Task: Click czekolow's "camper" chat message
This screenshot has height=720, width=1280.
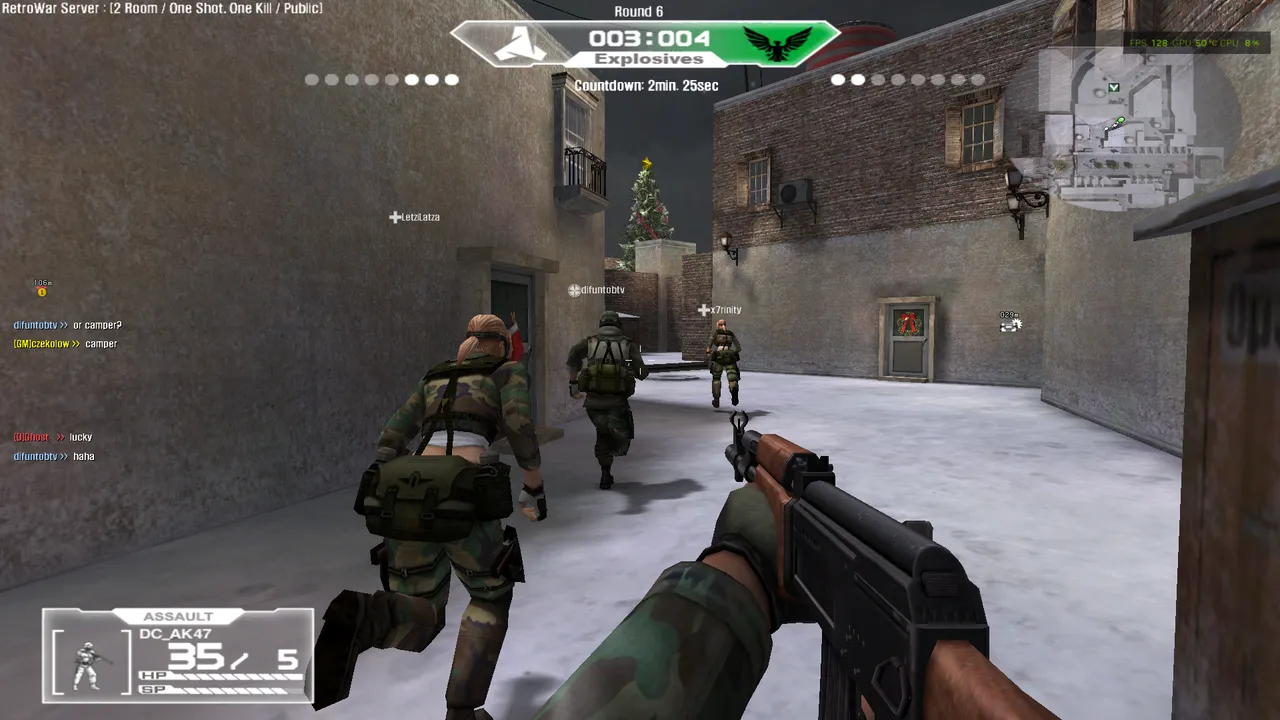Action: pyautogui.click(x=66, y=344)
